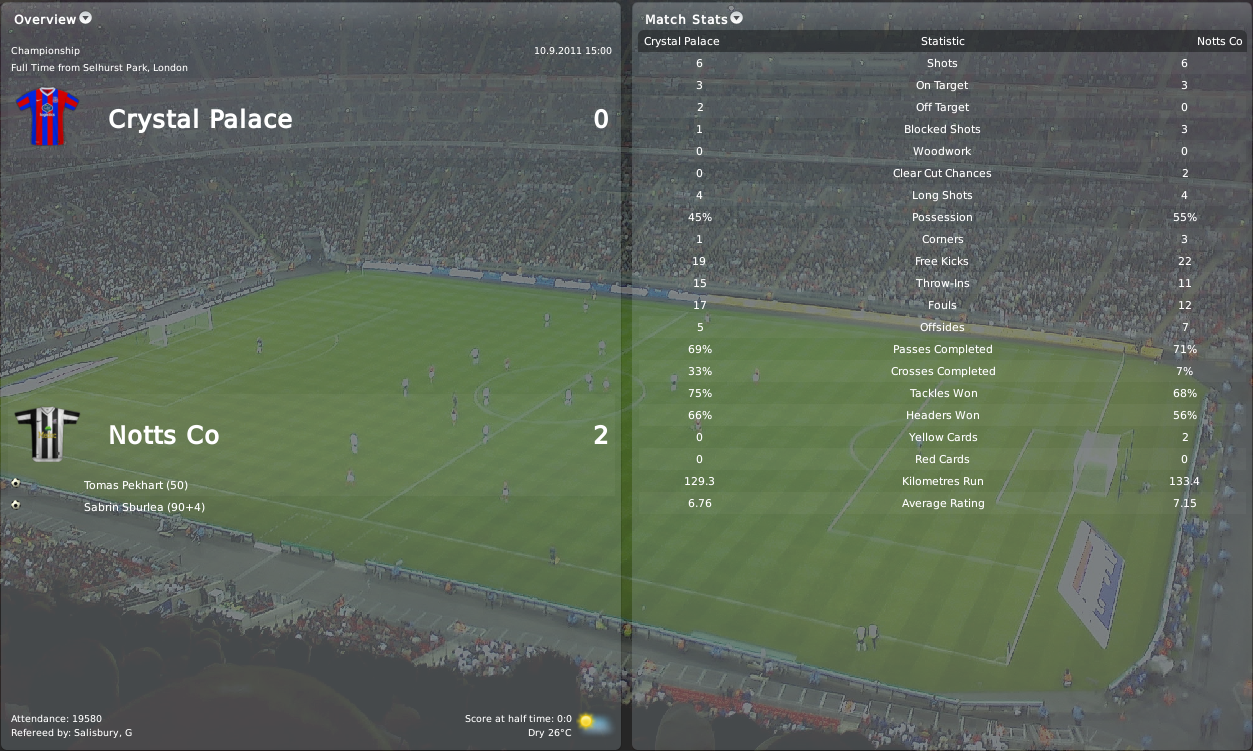
Task: Click the Crystal Palace shirt icon
Action: [47, 117]
